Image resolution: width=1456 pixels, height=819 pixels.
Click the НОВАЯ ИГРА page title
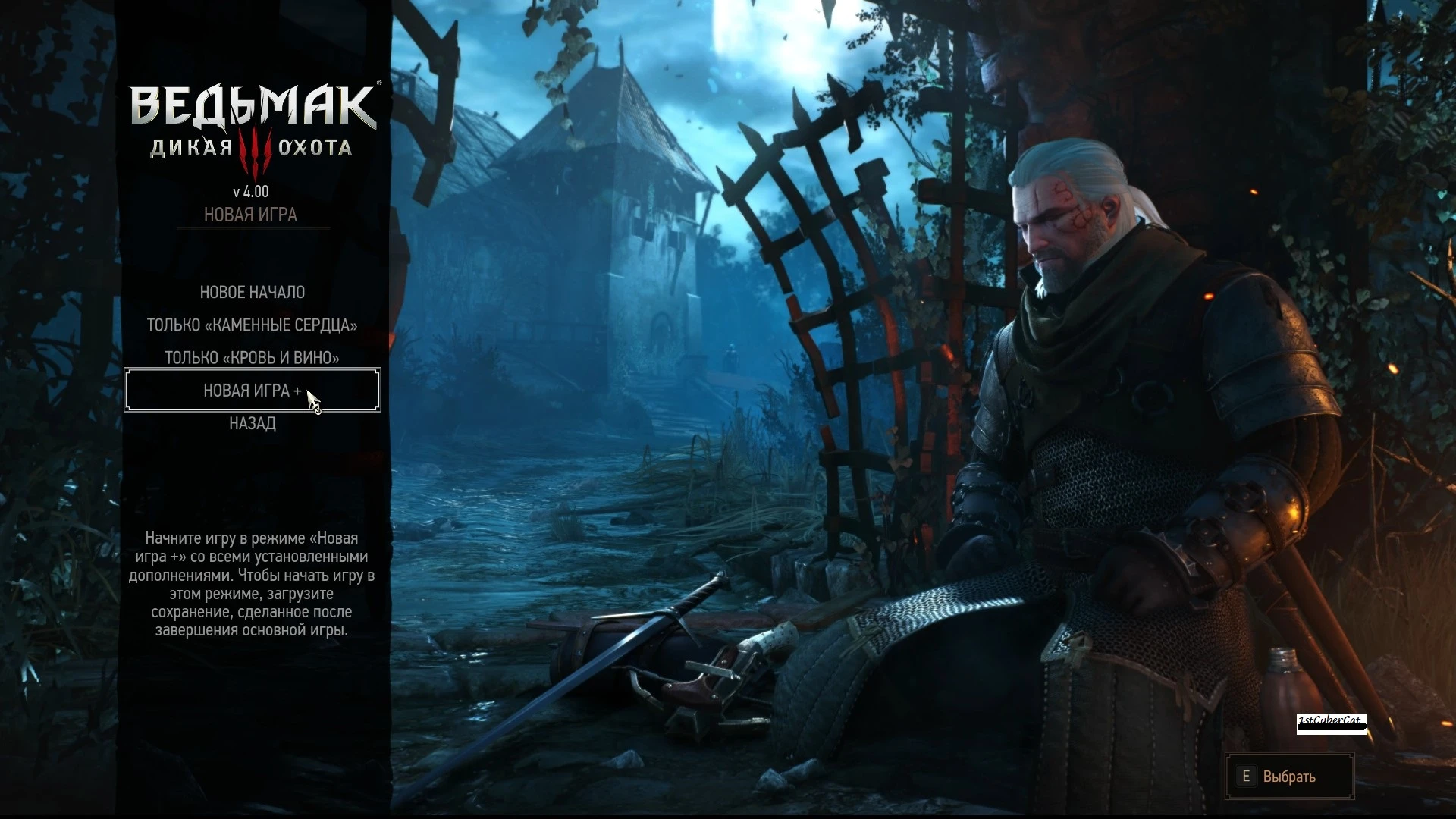click(x=253, y=215)
